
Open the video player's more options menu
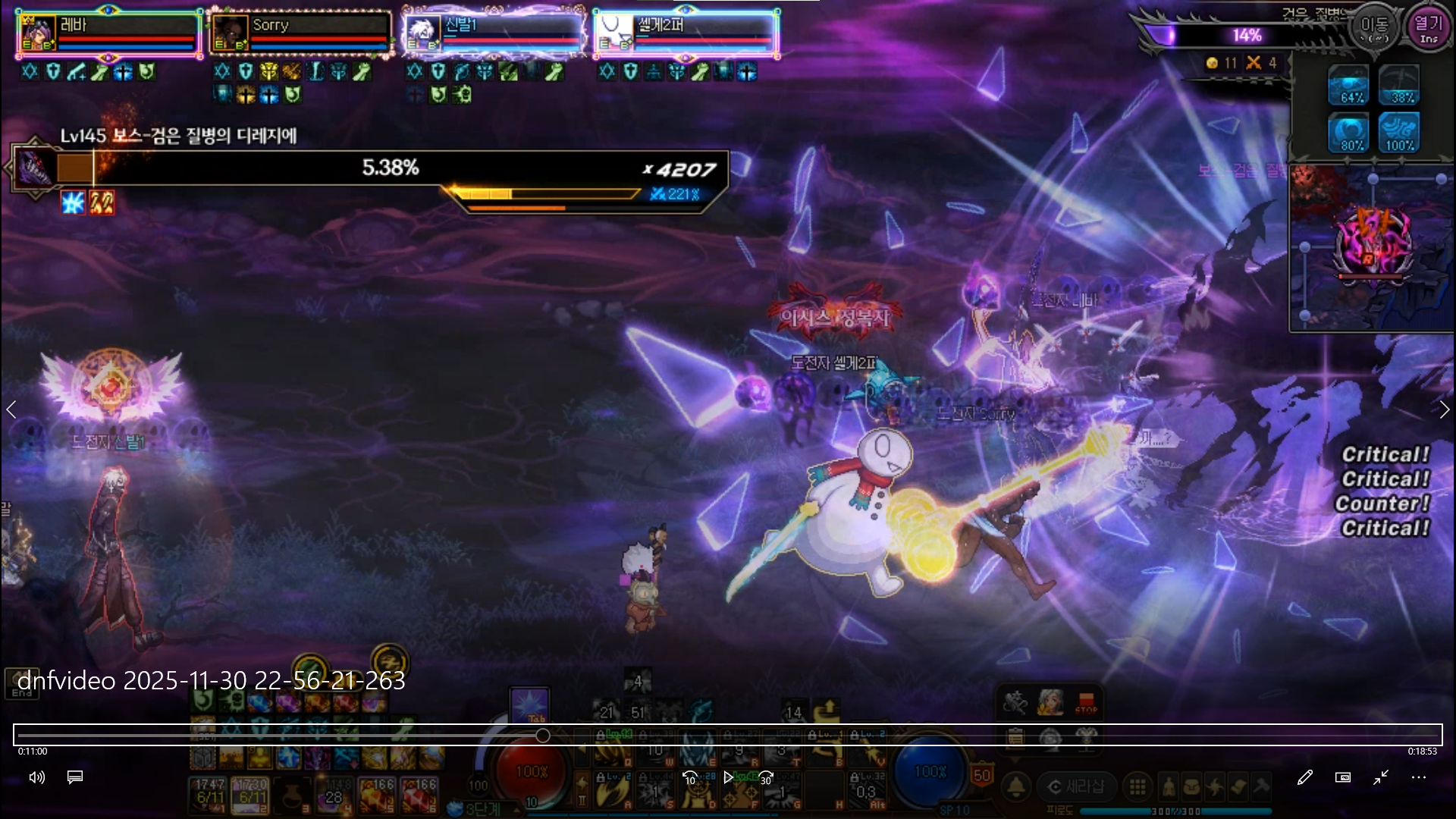(1418, 777)
